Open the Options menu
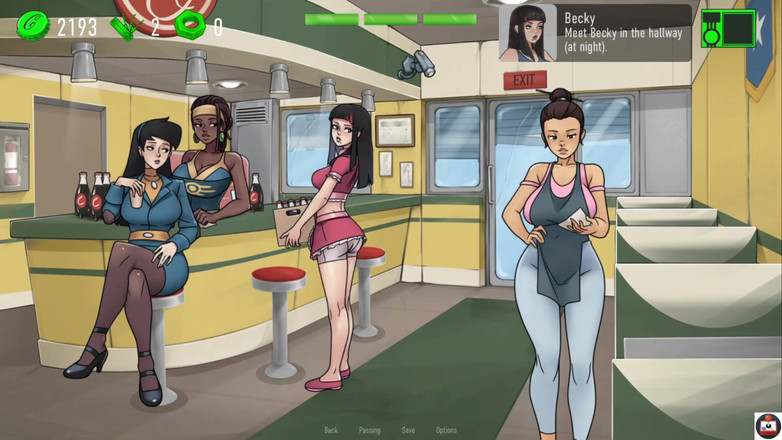 [446, 430]
